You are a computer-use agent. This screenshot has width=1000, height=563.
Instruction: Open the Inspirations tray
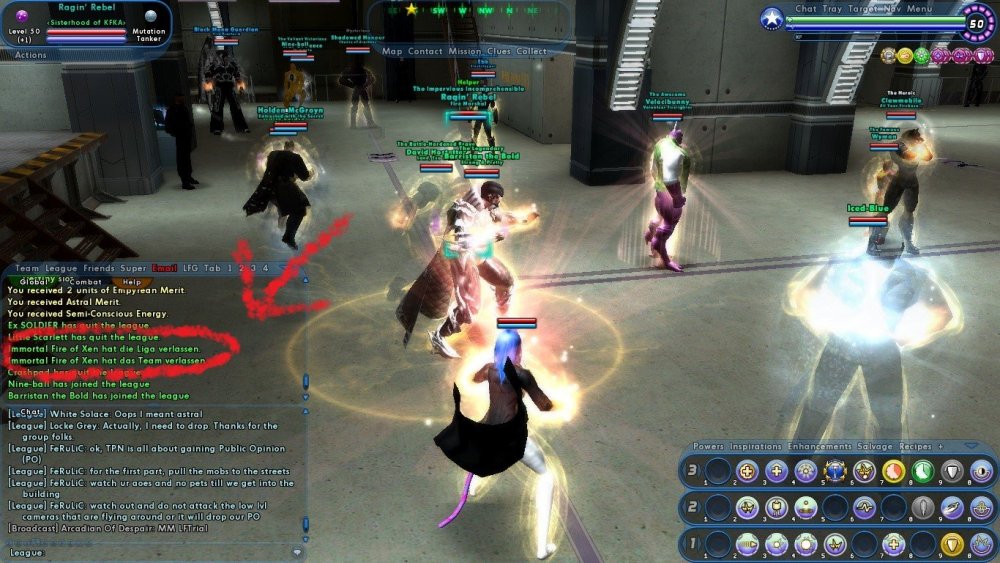coord(756,446)
